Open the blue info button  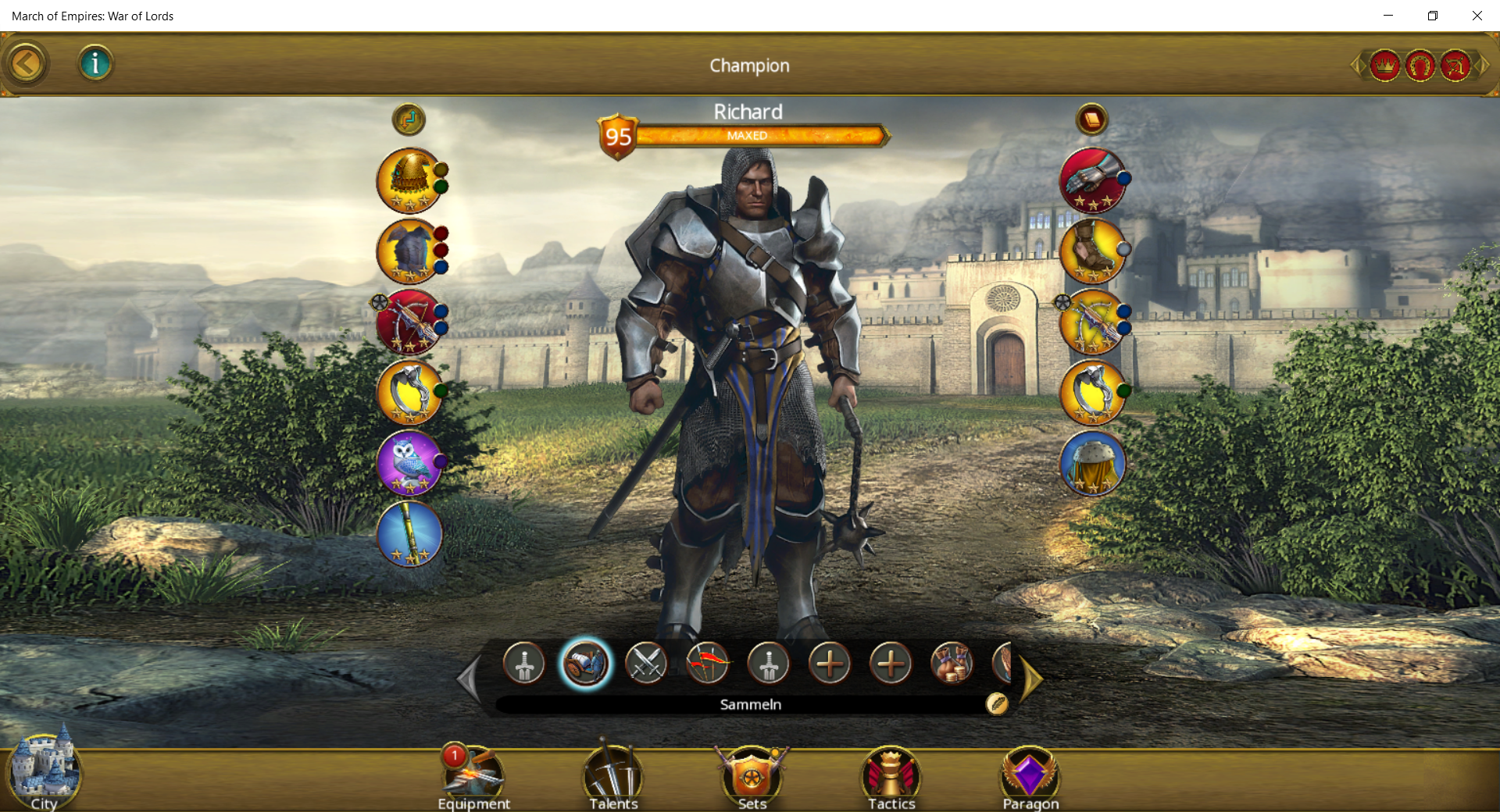95,63
